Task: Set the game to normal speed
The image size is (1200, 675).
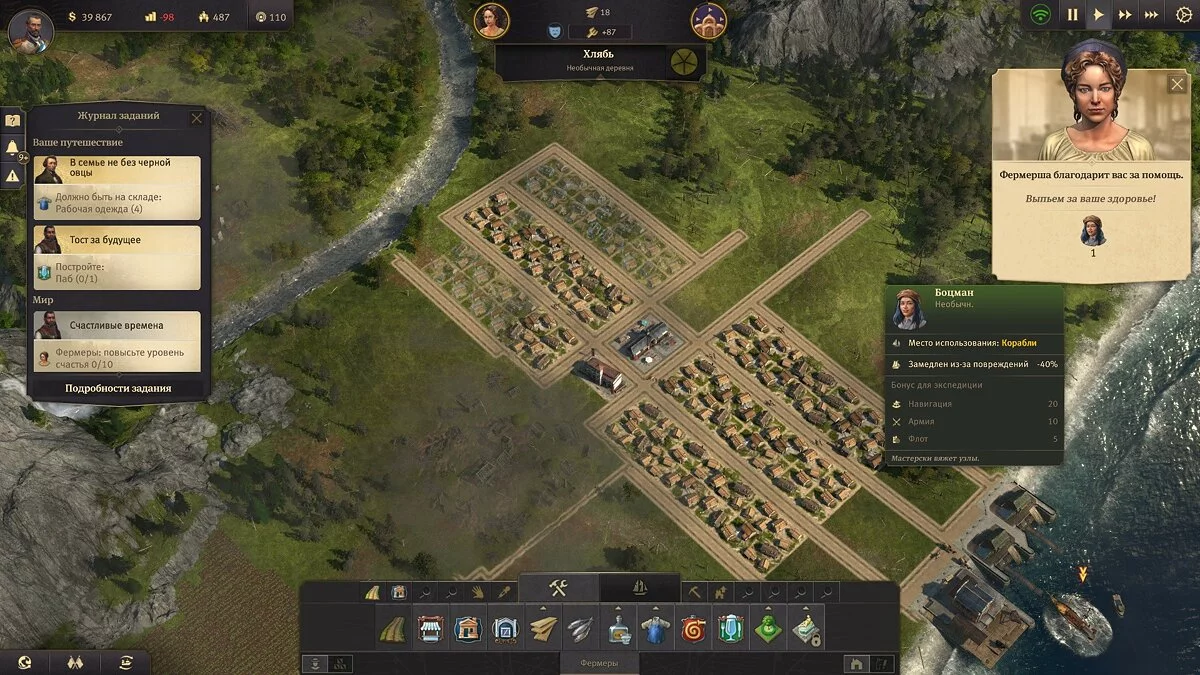Action: (1099, 15)
